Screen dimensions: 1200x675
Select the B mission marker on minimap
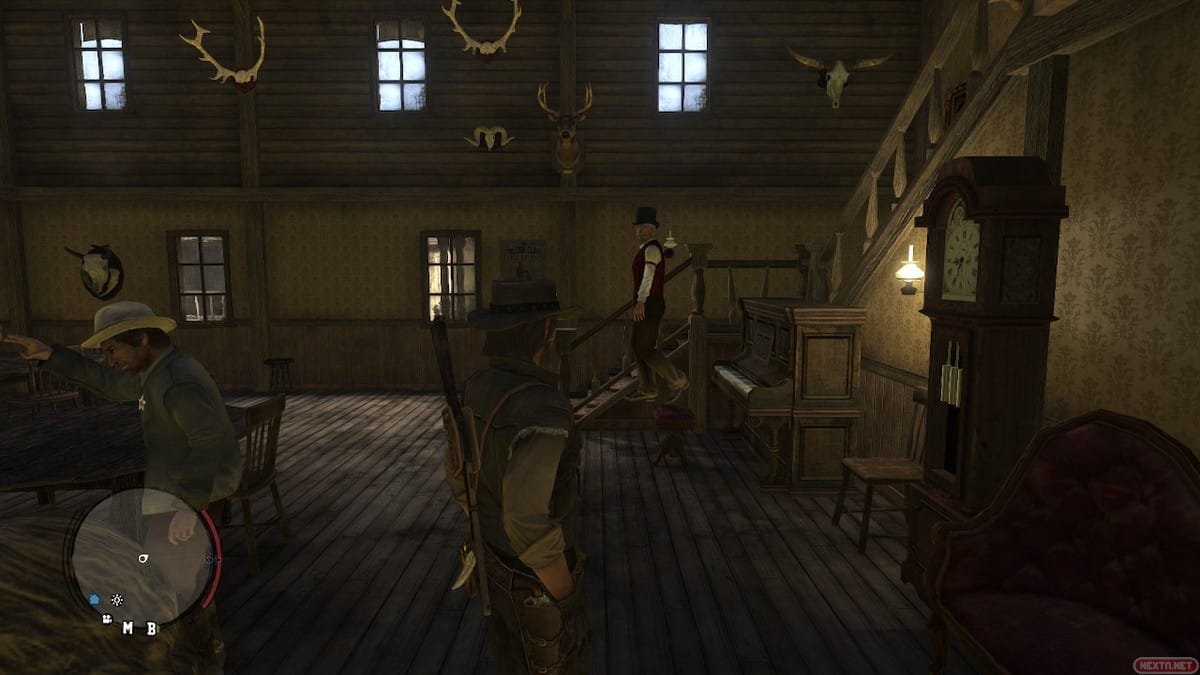tap(151, 628)
